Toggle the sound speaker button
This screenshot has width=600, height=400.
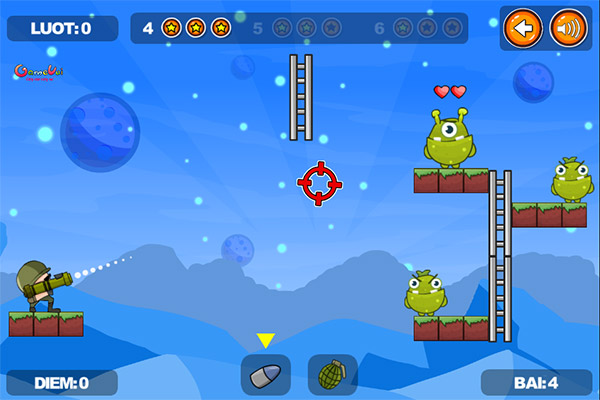[x=568, y=28]
